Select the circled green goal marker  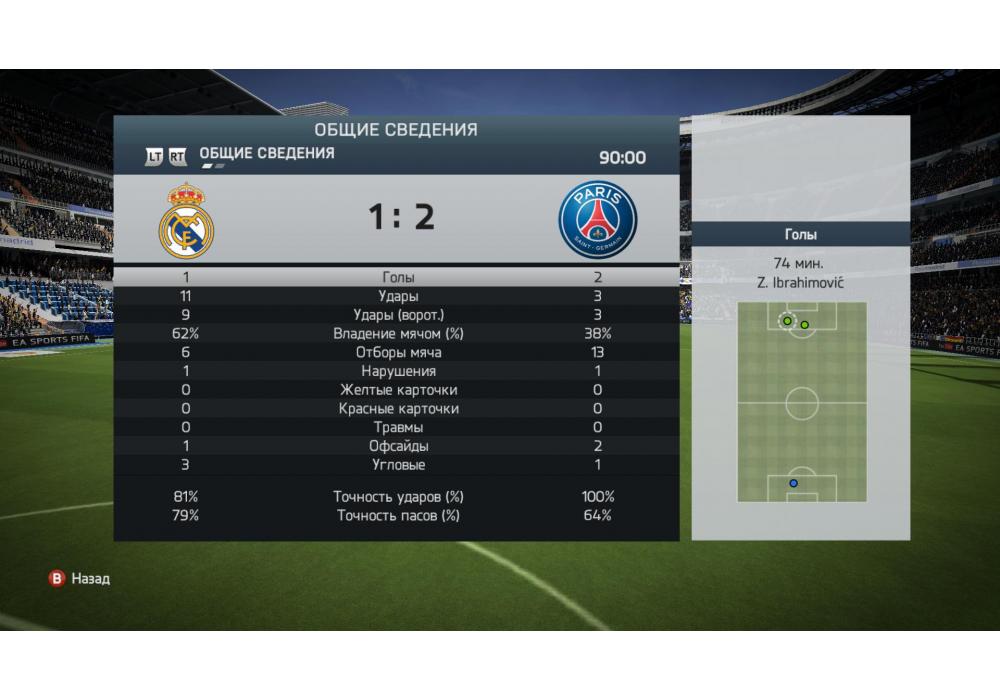point(787,321)
